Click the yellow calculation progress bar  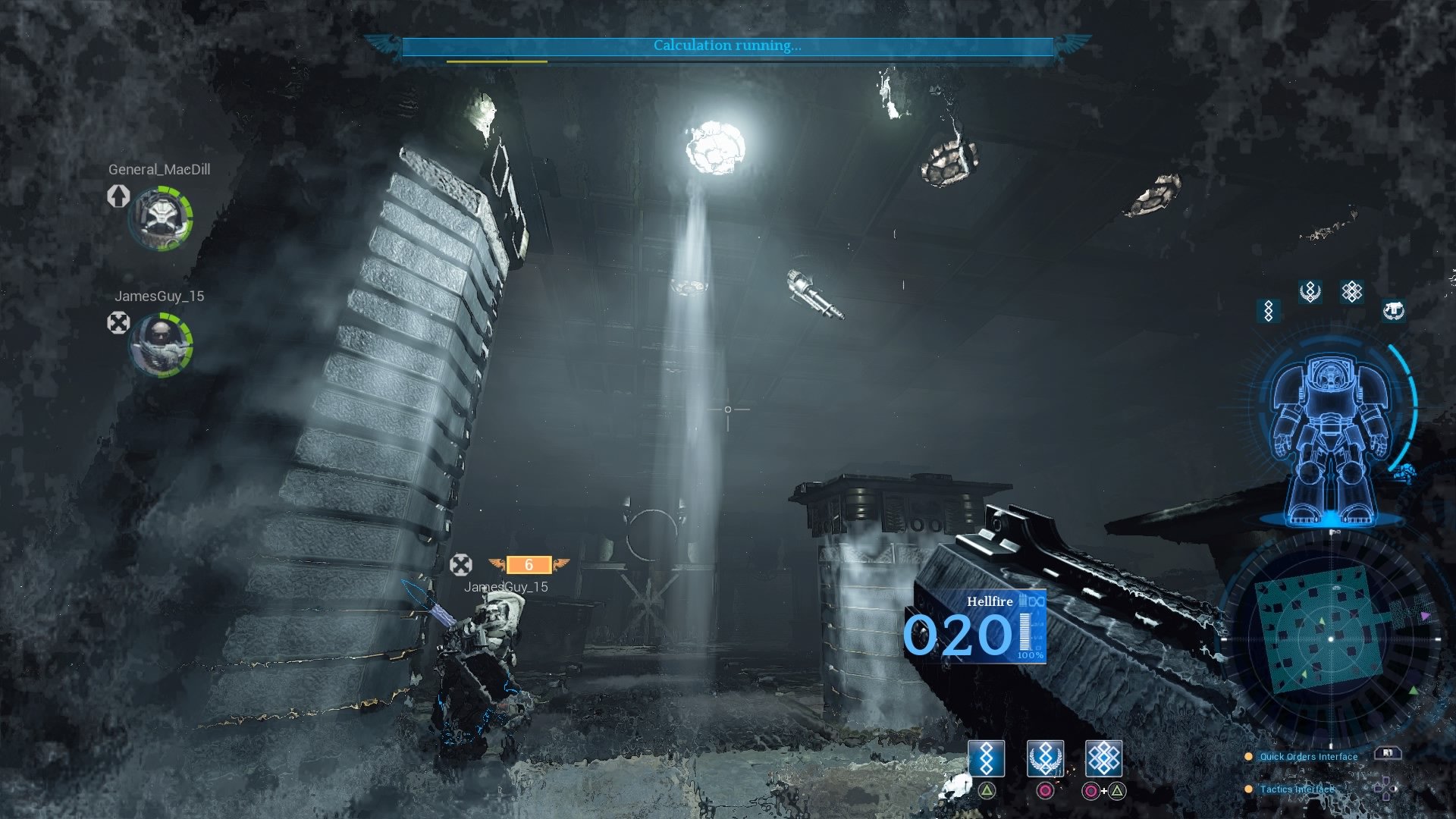pos(497,60)
